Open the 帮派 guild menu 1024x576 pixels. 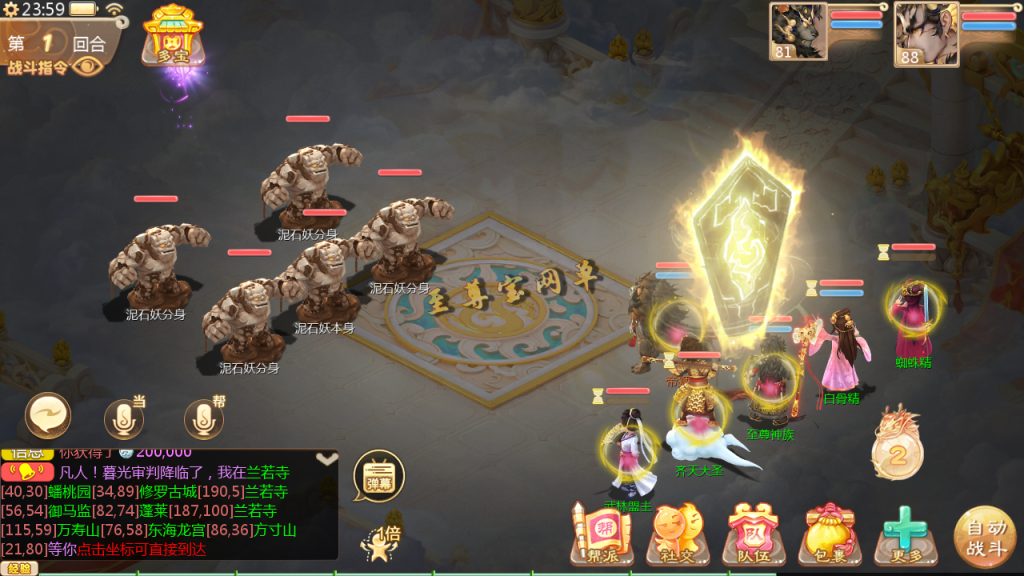[594, 533]
